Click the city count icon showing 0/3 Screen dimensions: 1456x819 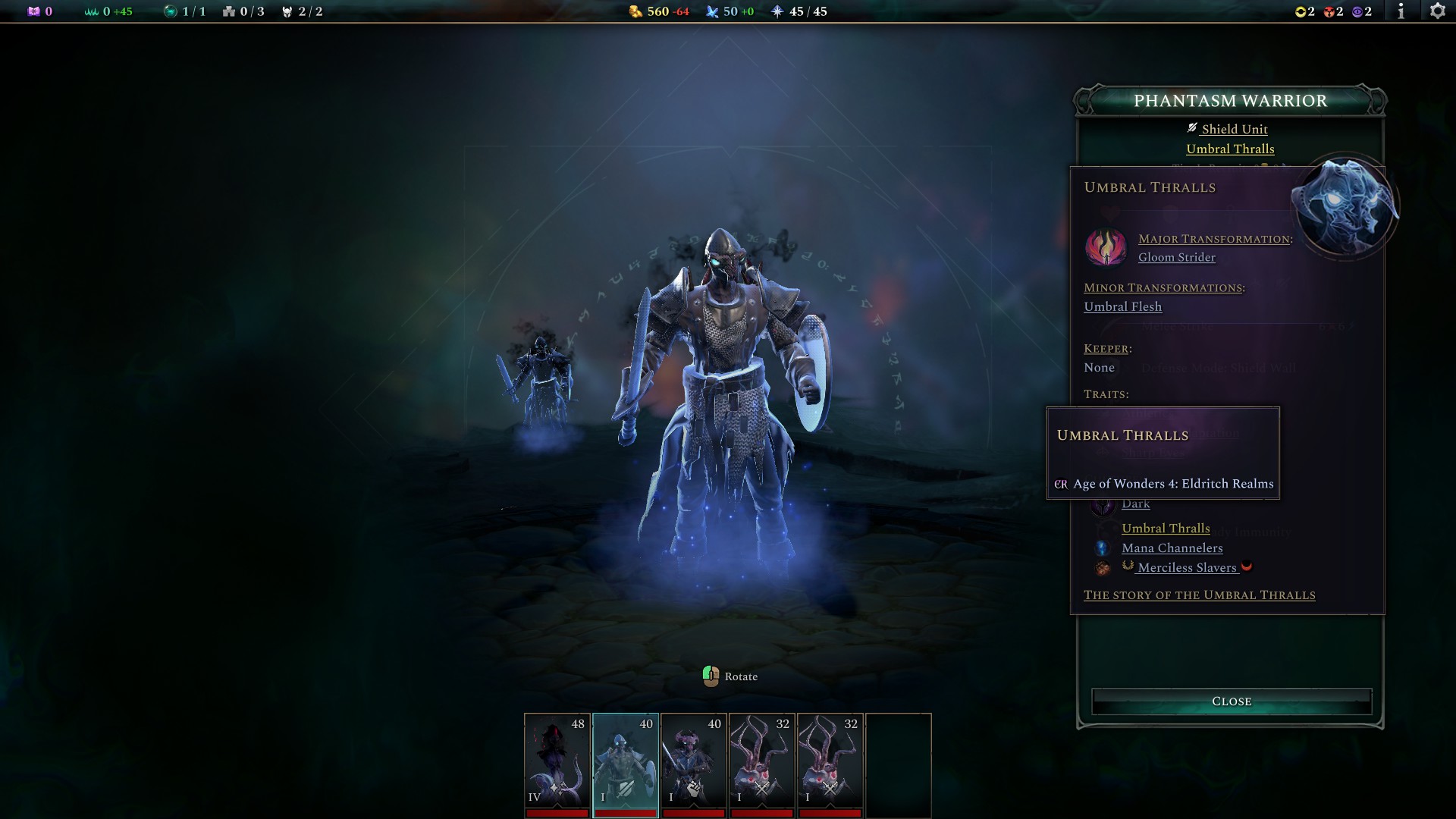[x=229, y=11]
